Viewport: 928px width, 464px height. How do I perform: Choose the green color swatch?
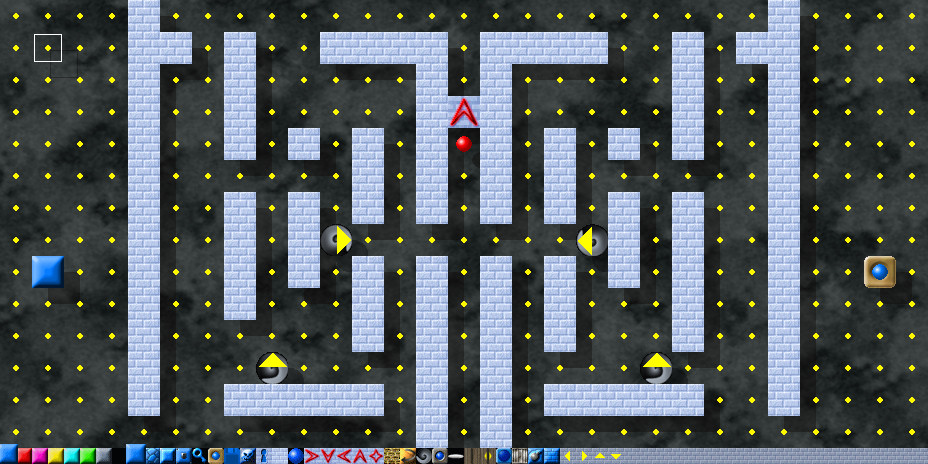[88, 456]
